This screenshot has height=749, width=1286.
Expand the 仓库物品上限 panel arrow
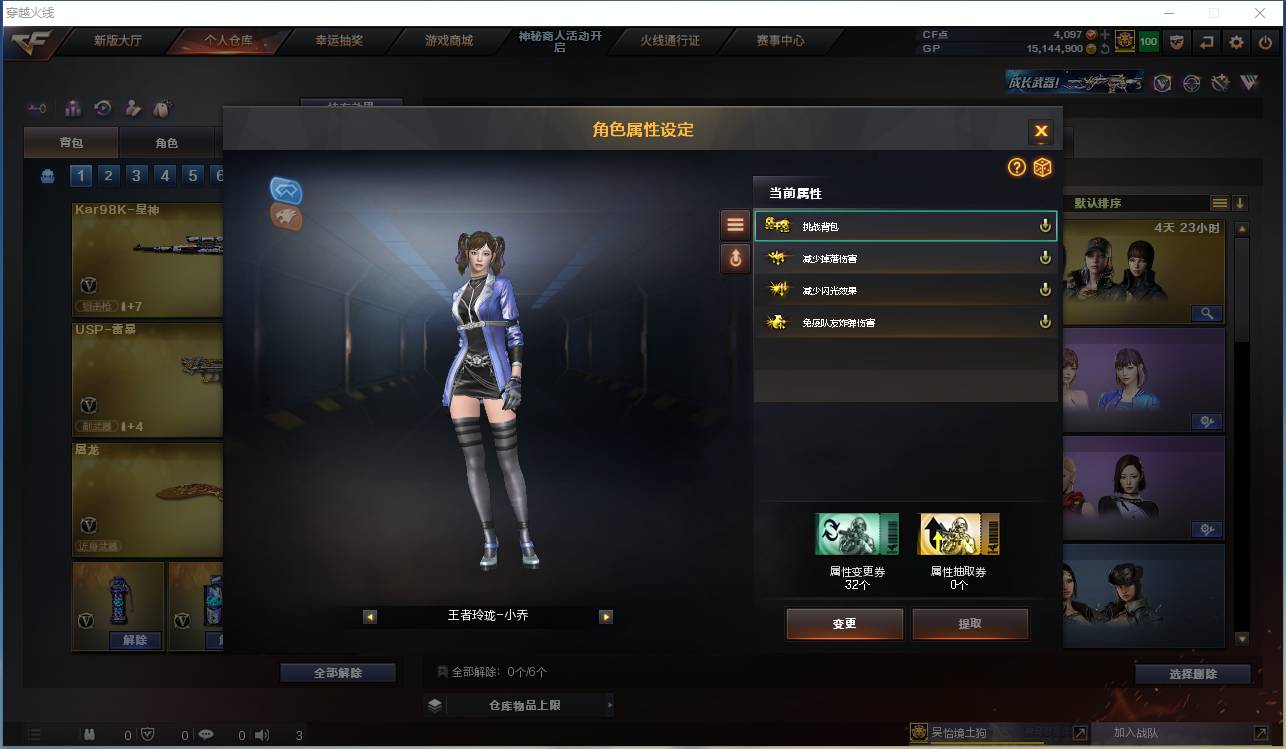tap(611, 704)
